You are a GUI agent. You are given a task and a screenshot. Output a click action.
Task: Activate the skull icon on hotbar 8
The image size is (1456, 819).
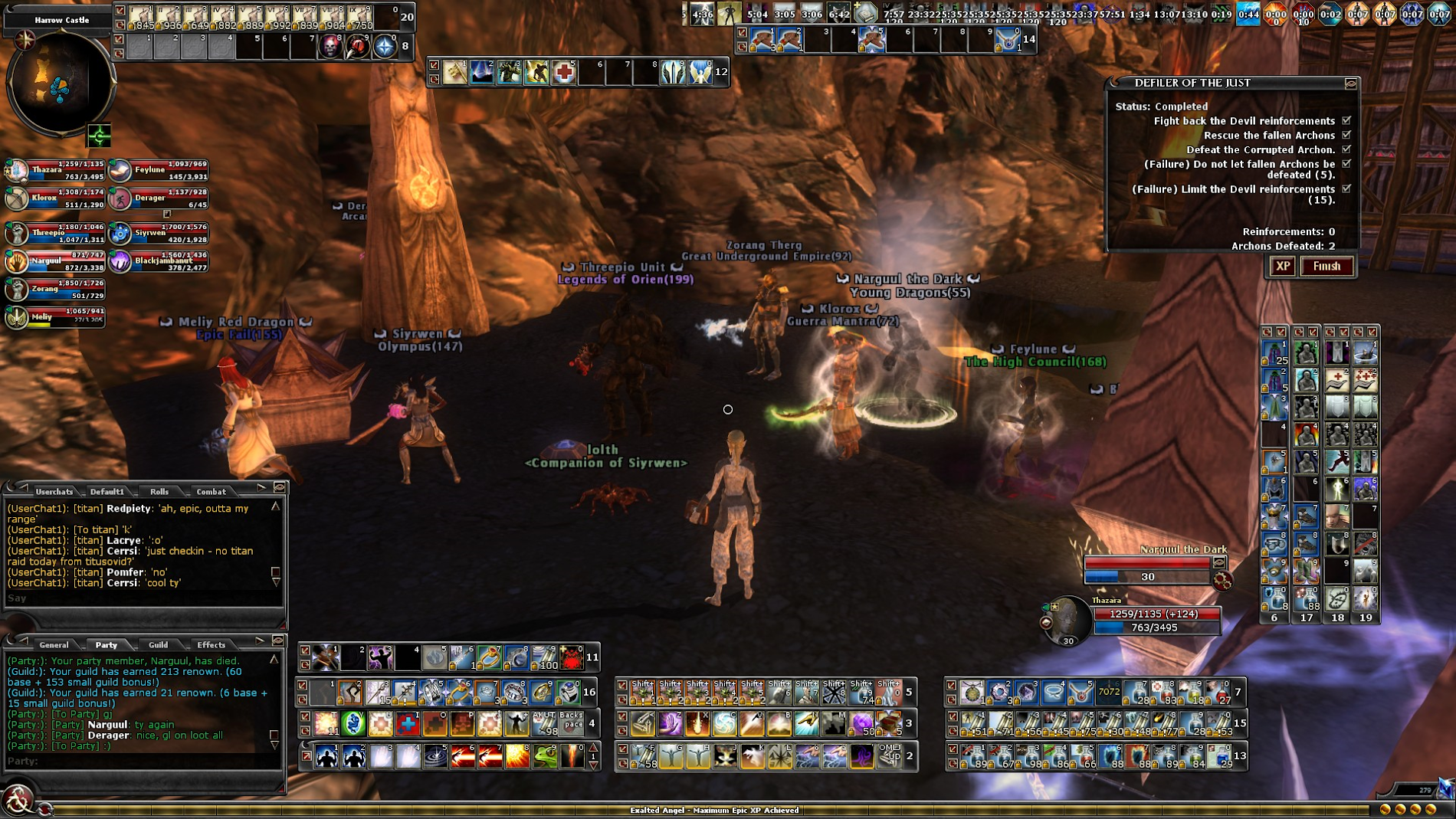(330, 47)
